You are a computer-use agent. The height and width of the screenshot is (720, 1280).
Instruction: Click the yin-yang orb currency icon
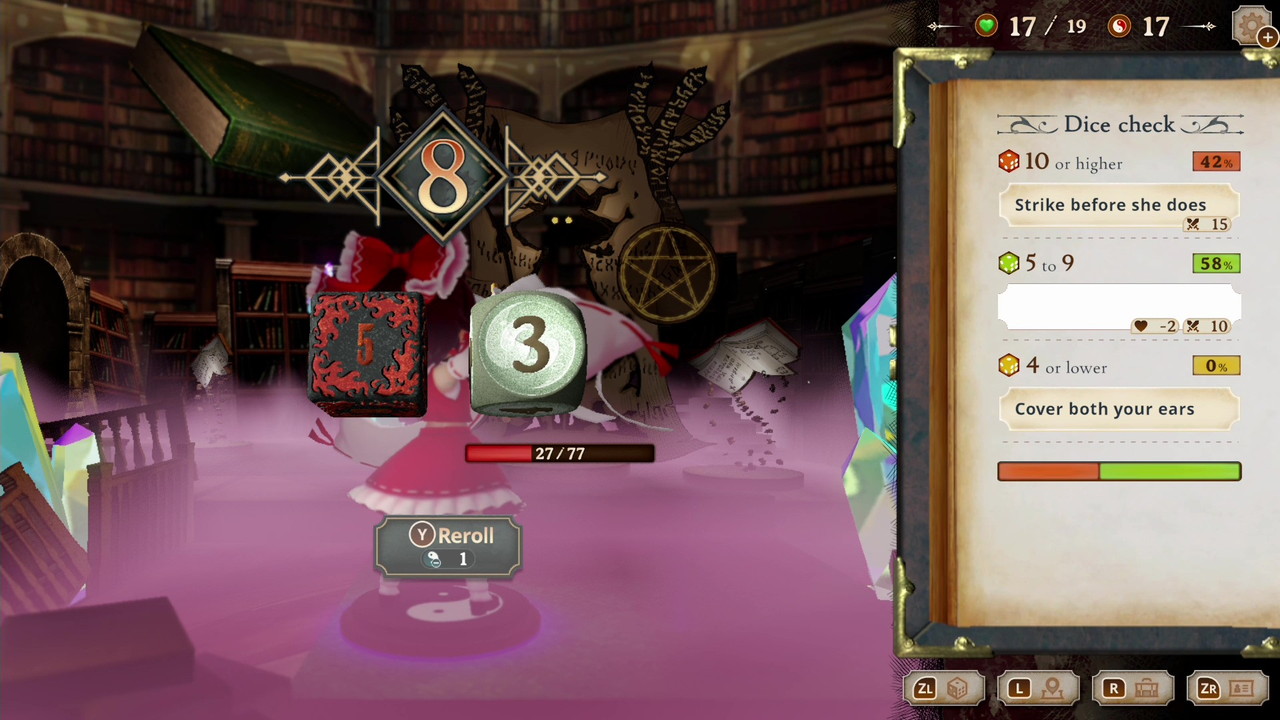coord(1118,26)
